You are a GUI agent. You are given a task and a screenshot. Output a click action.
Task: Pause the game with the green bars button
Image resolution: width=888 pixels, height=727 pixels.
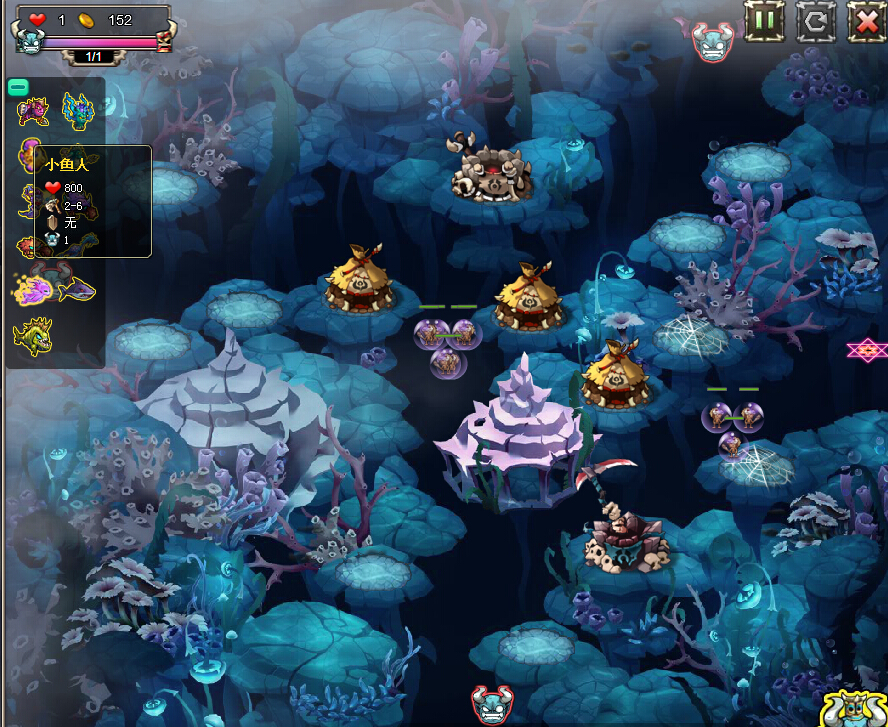(765, 20)
